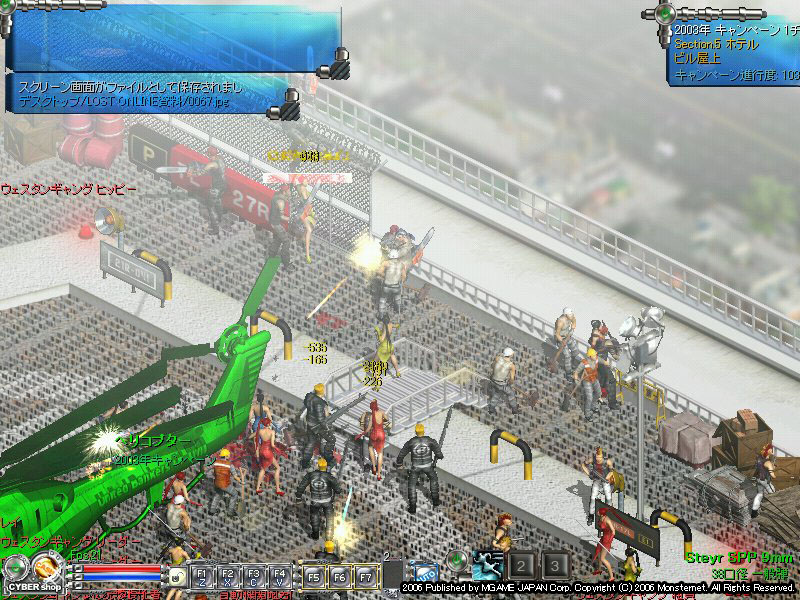The image size is (800, 600).
Task: Click the green orb left of CYBER shop
Action: (13, 567)
